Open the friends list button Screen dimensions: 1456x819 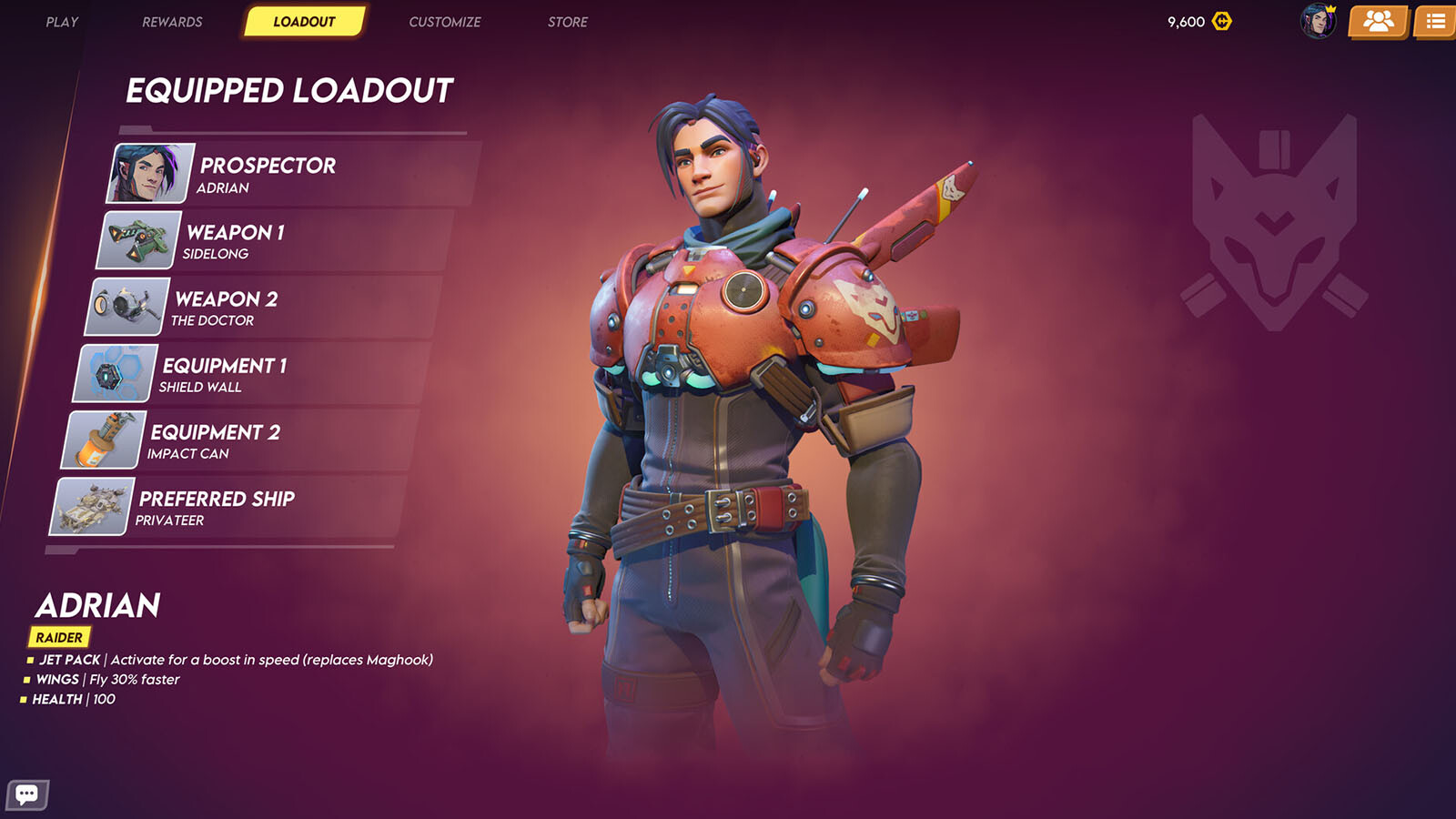coord(1378,21)
